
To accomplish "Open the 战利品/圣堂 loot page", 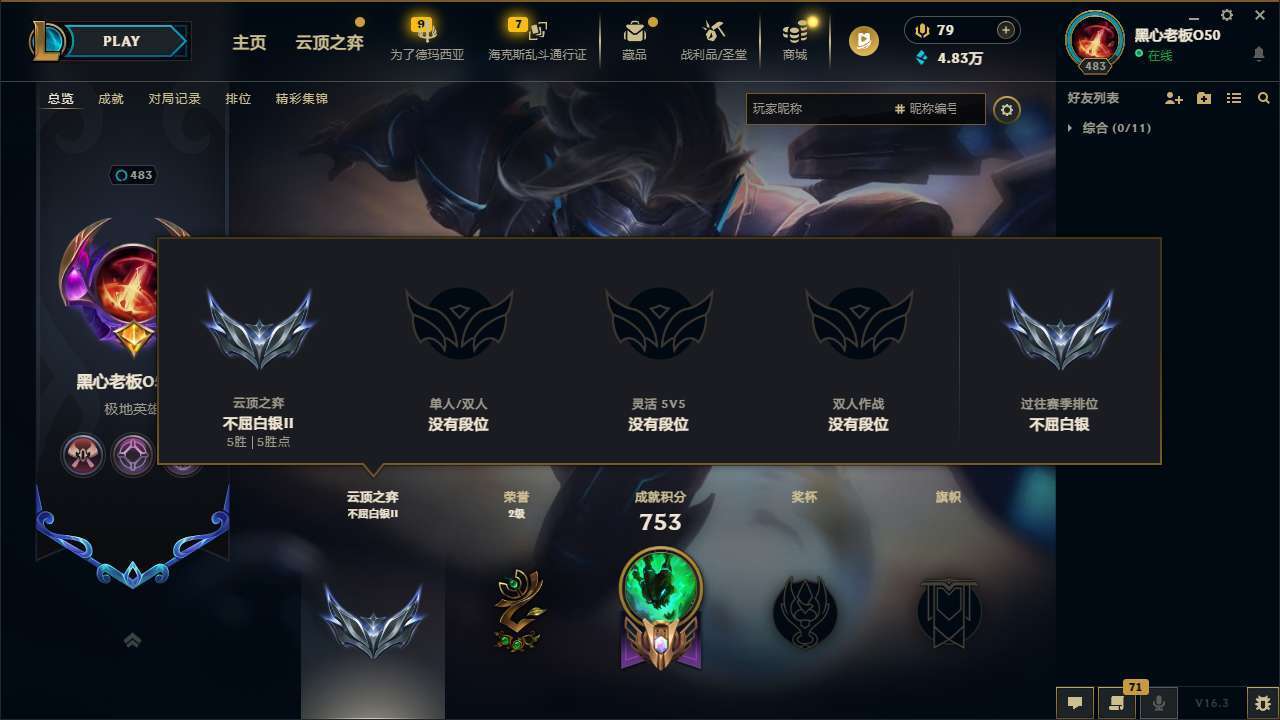I will (x=713, y=40).
